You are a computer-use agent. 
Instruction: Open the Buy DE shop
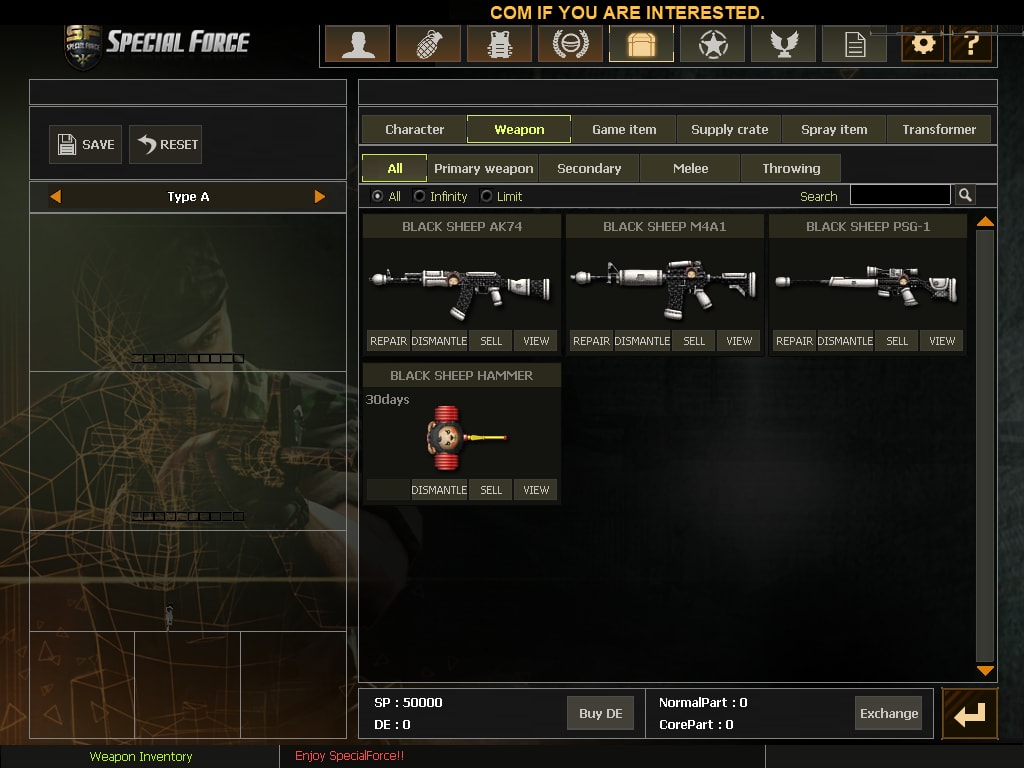[600, 713]
